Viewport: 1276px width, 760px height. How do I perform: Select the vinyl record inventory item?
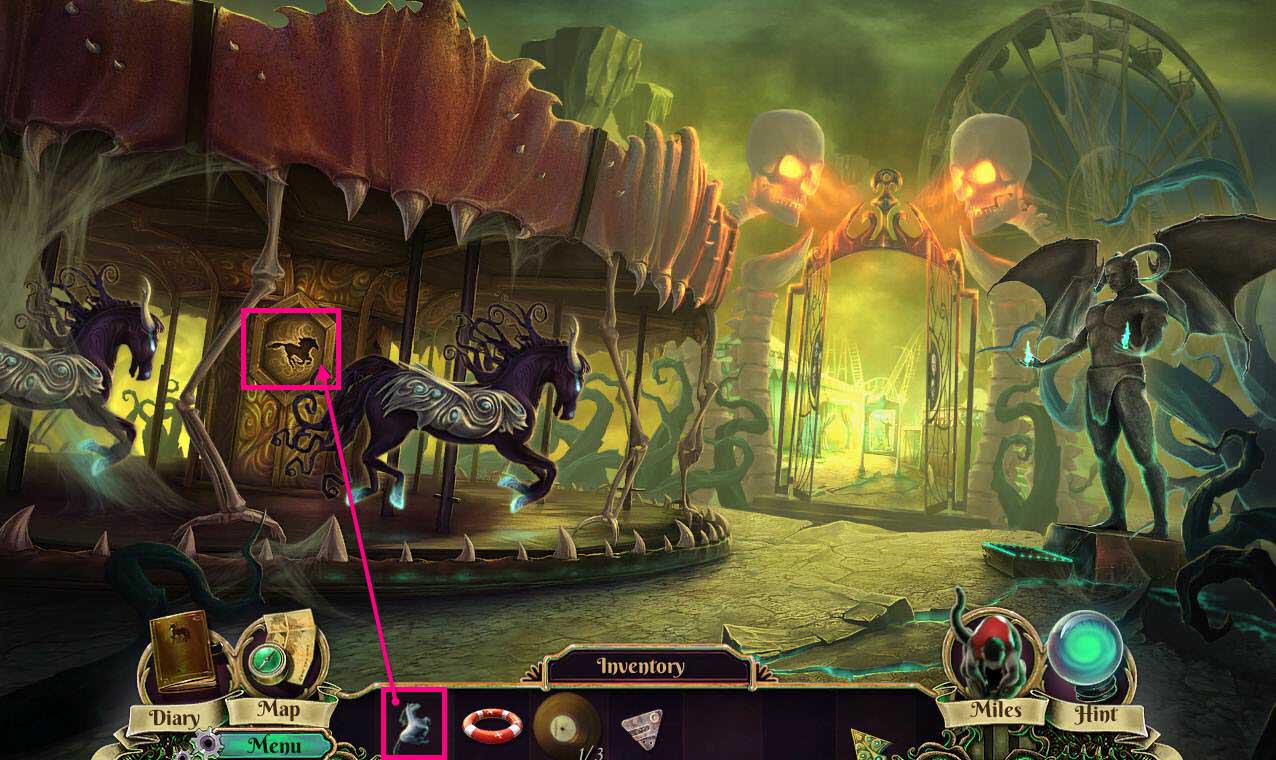tap(566, 724)
